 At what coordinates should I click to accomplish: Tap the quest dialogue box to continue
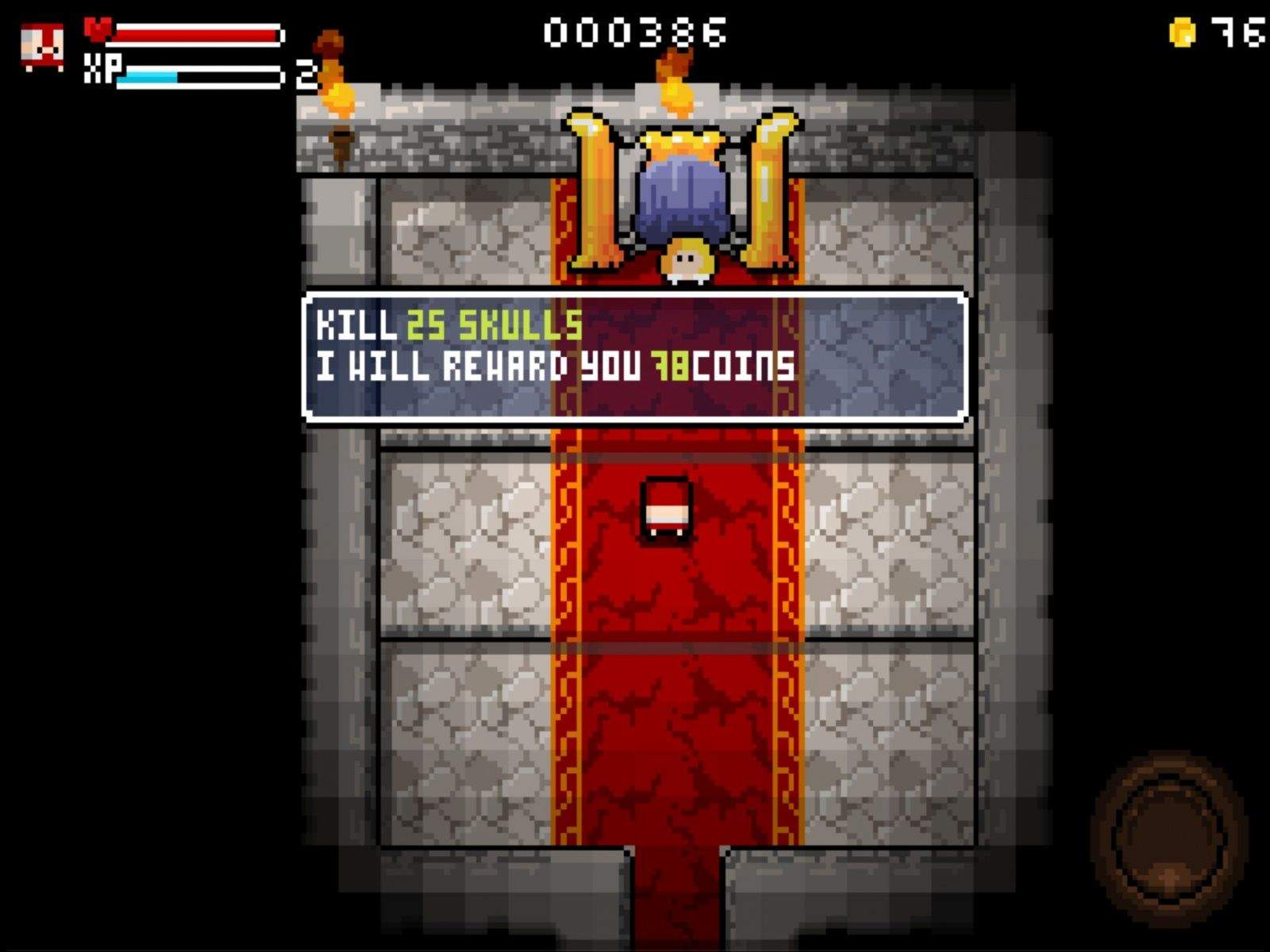pos(634,356)
